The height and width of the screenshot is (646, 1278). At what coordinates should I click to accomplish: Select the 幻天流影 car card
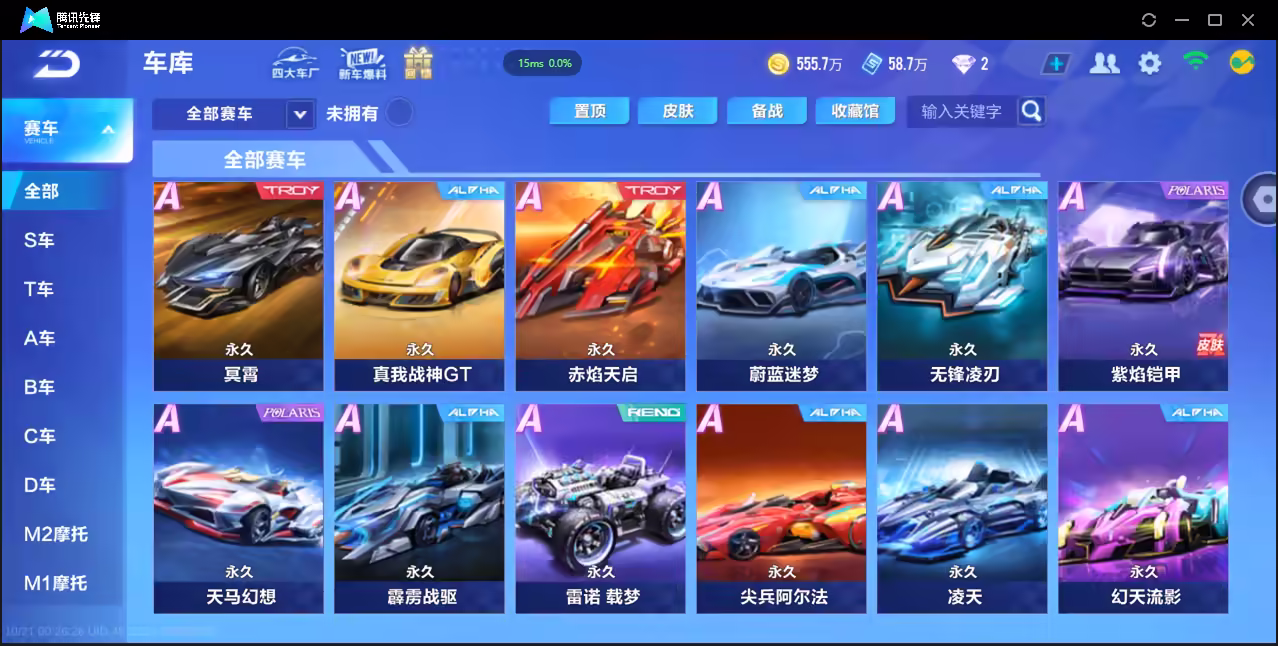tap(1143, 508)
